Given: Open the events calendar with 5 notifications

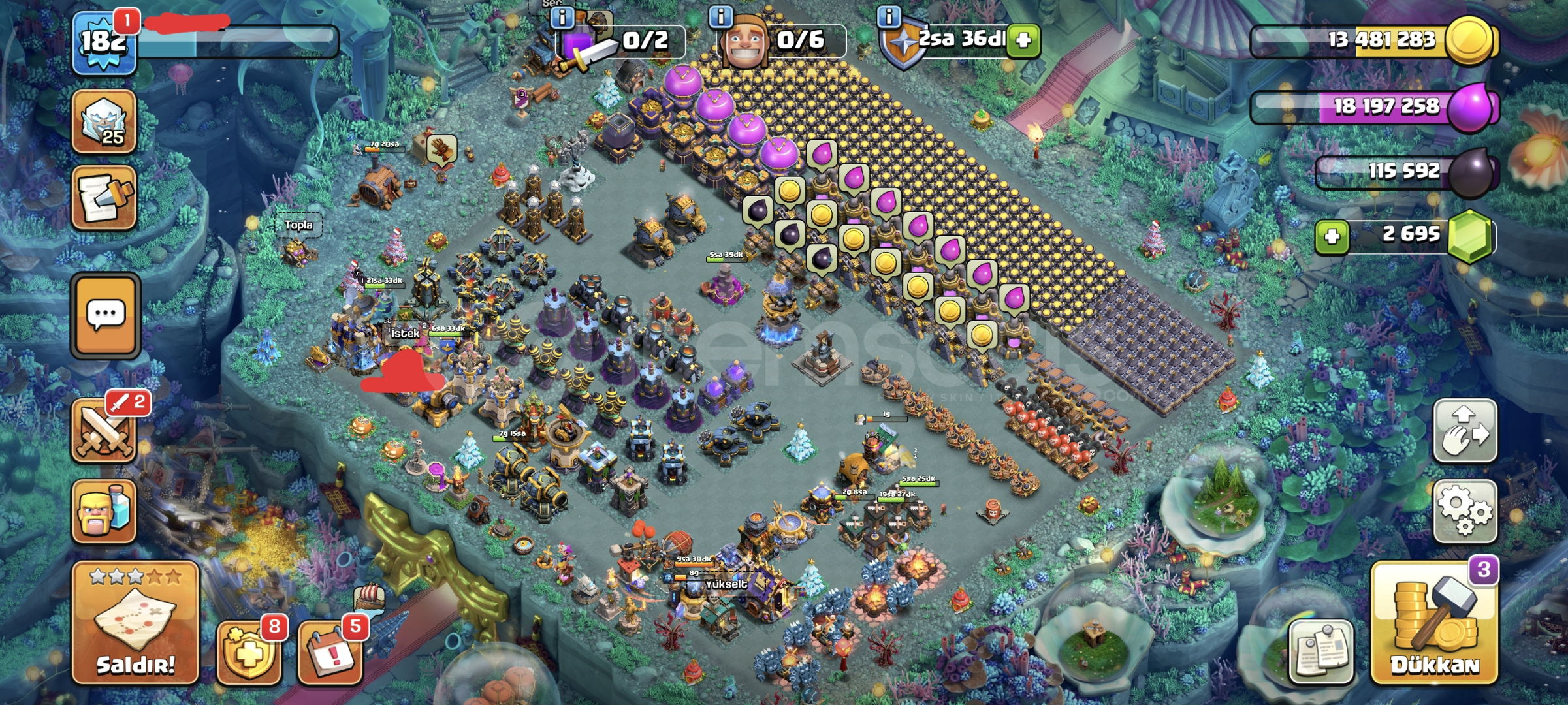Looking at the screenshot, I should pos(330,651).
